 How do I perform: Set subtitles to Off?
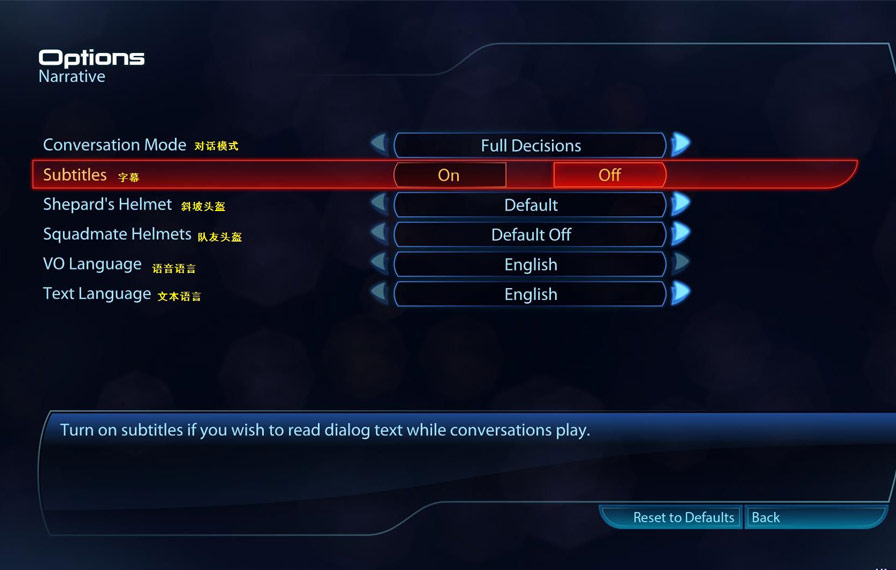coord(609,175)
